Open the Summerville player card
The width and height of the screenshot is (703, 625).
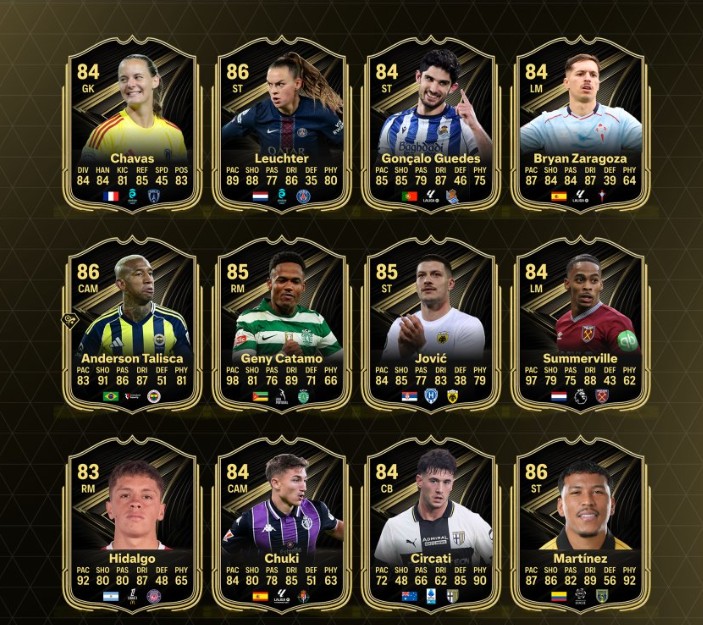click(581, 323)
